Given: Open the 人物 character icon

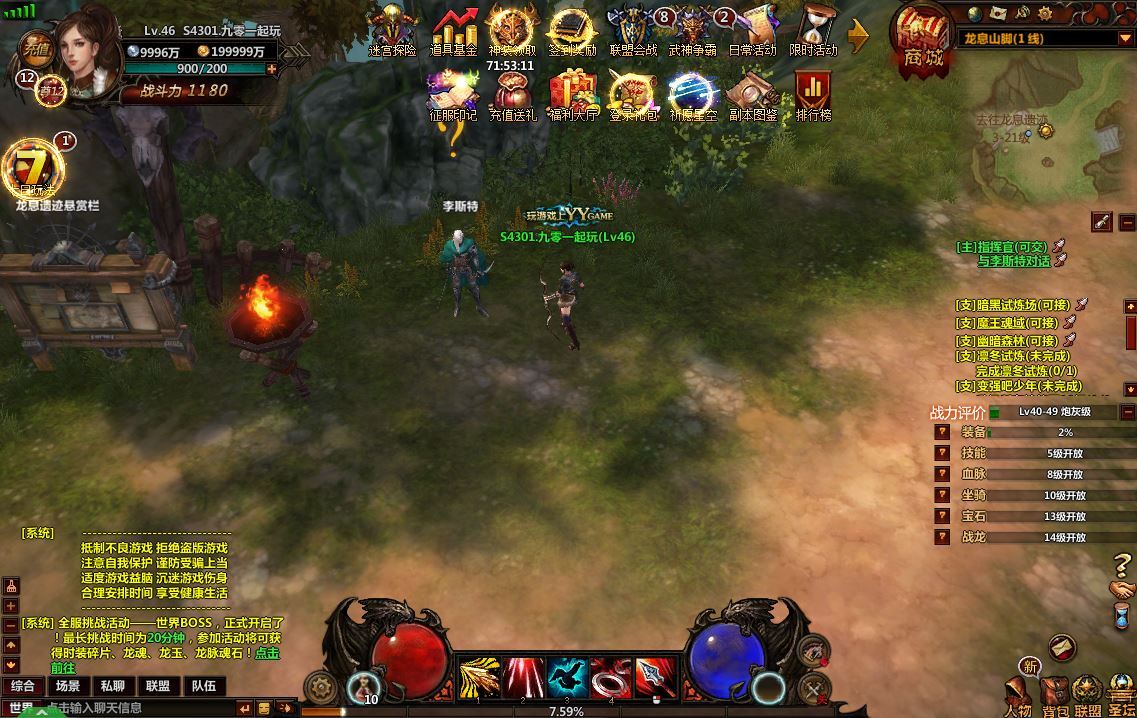Looking at the screenshot, I should click(1018, 695).
